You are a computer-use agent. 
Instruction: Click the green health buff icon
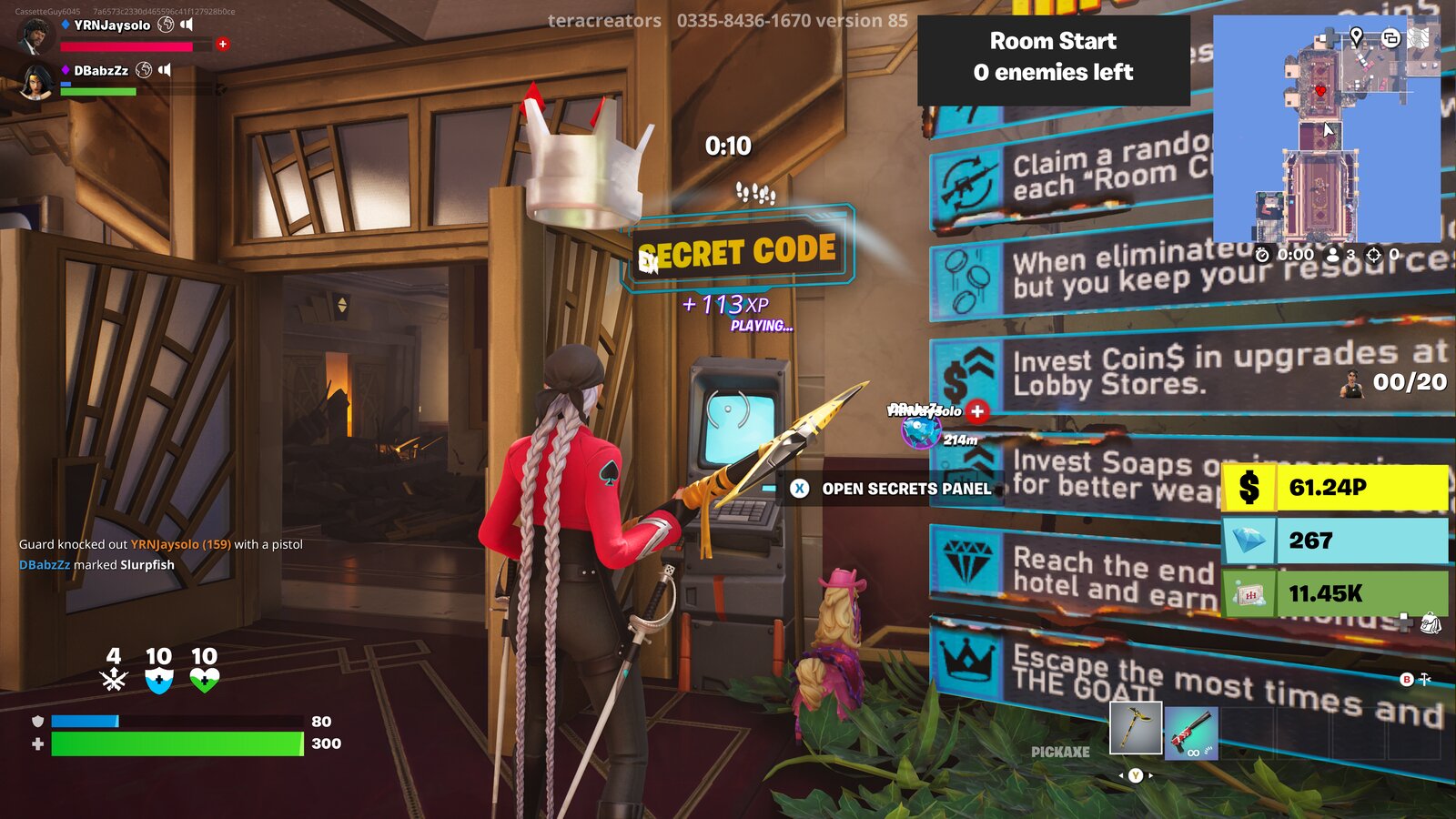tap(205, 679)
